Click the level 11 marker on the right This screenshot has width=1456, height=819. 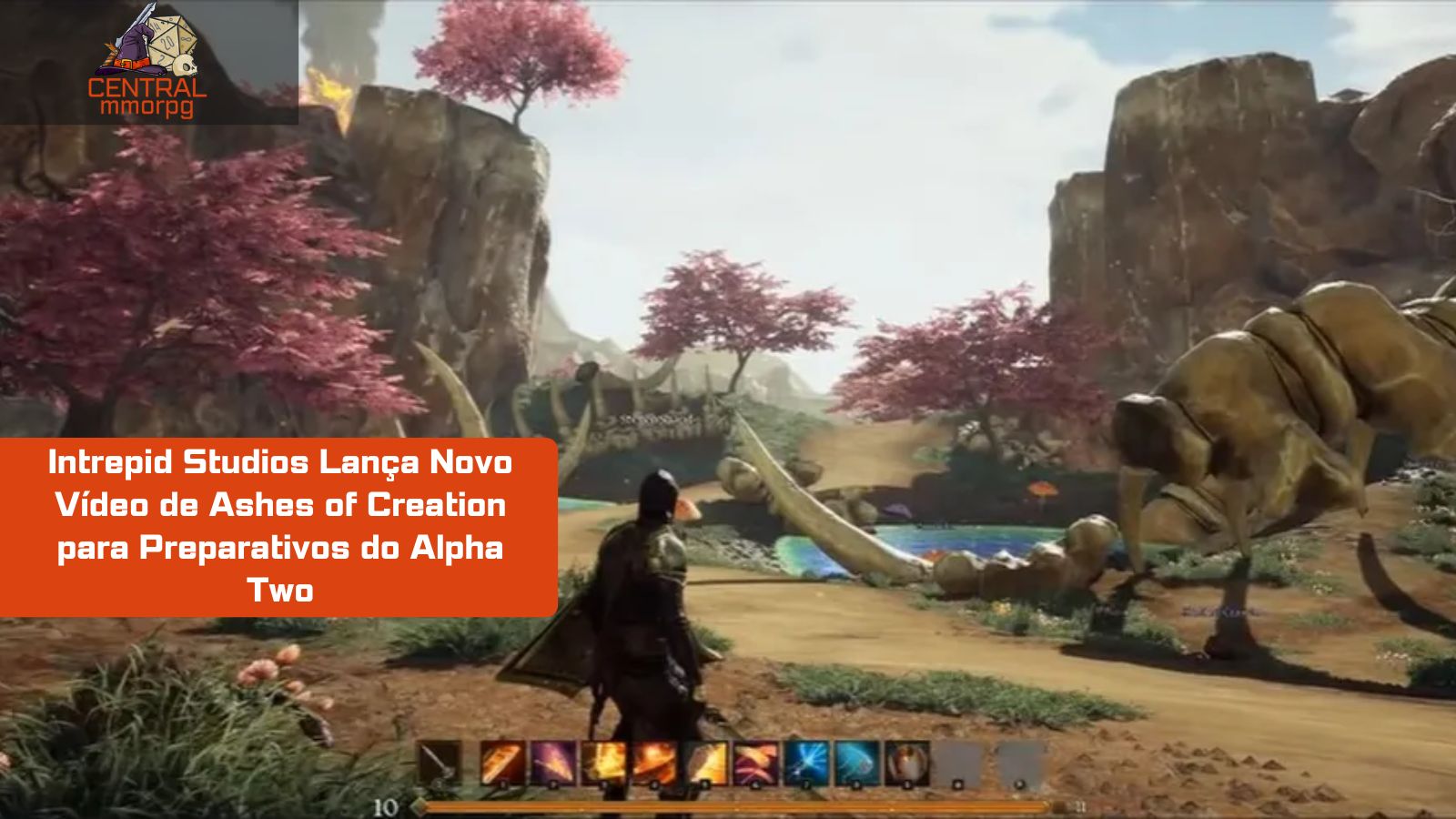pos(1081,804)
